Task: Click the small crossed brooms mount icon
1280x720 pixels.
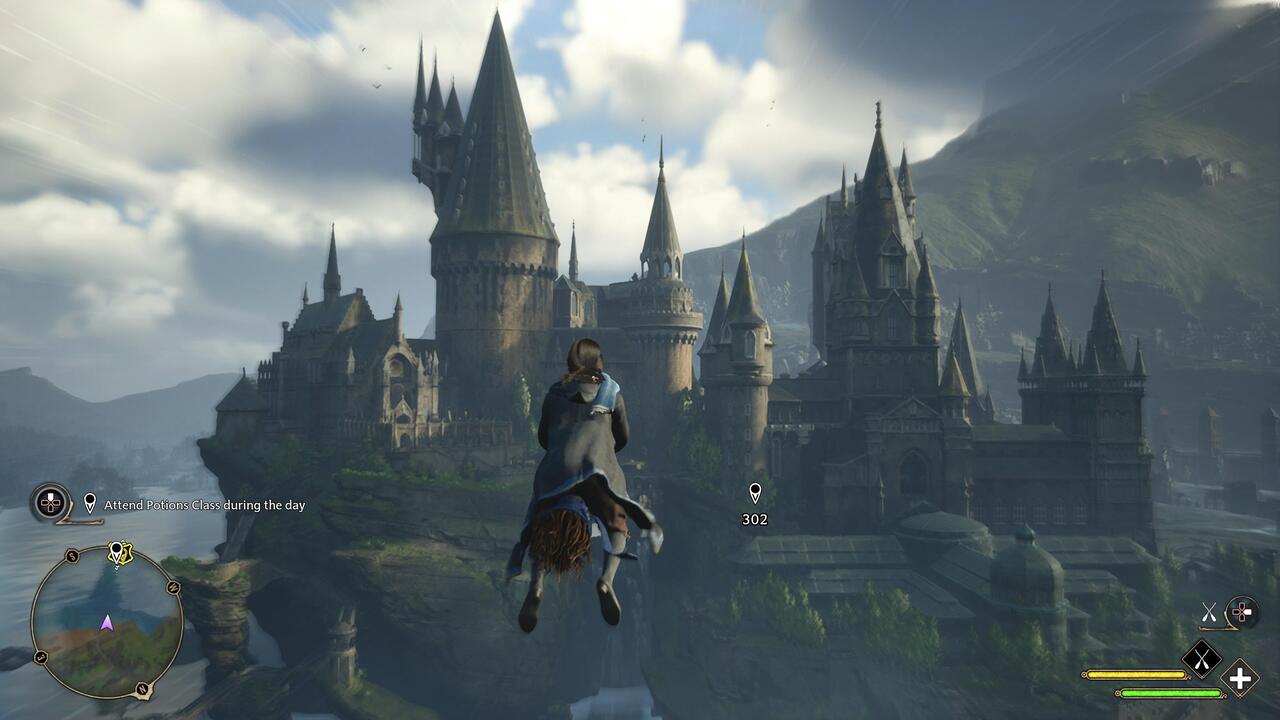Action: click(1209, 611)
